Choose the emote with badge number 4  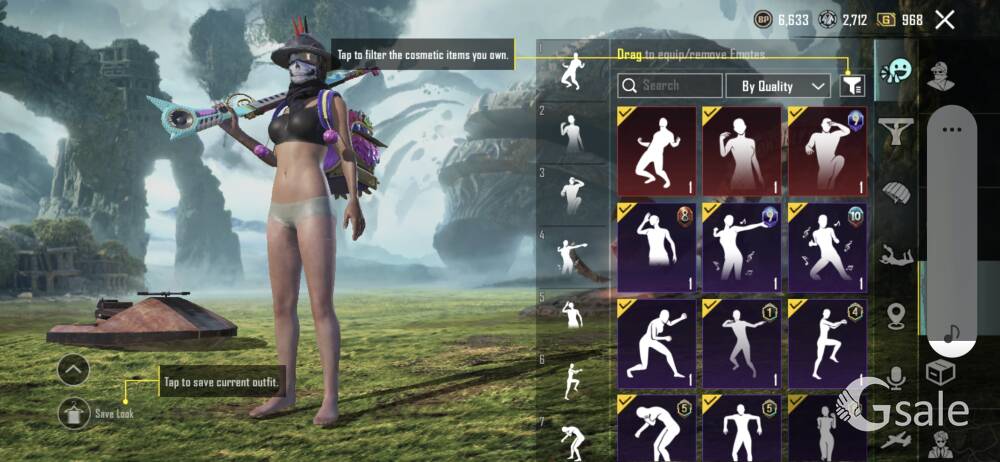pos(827,341)
